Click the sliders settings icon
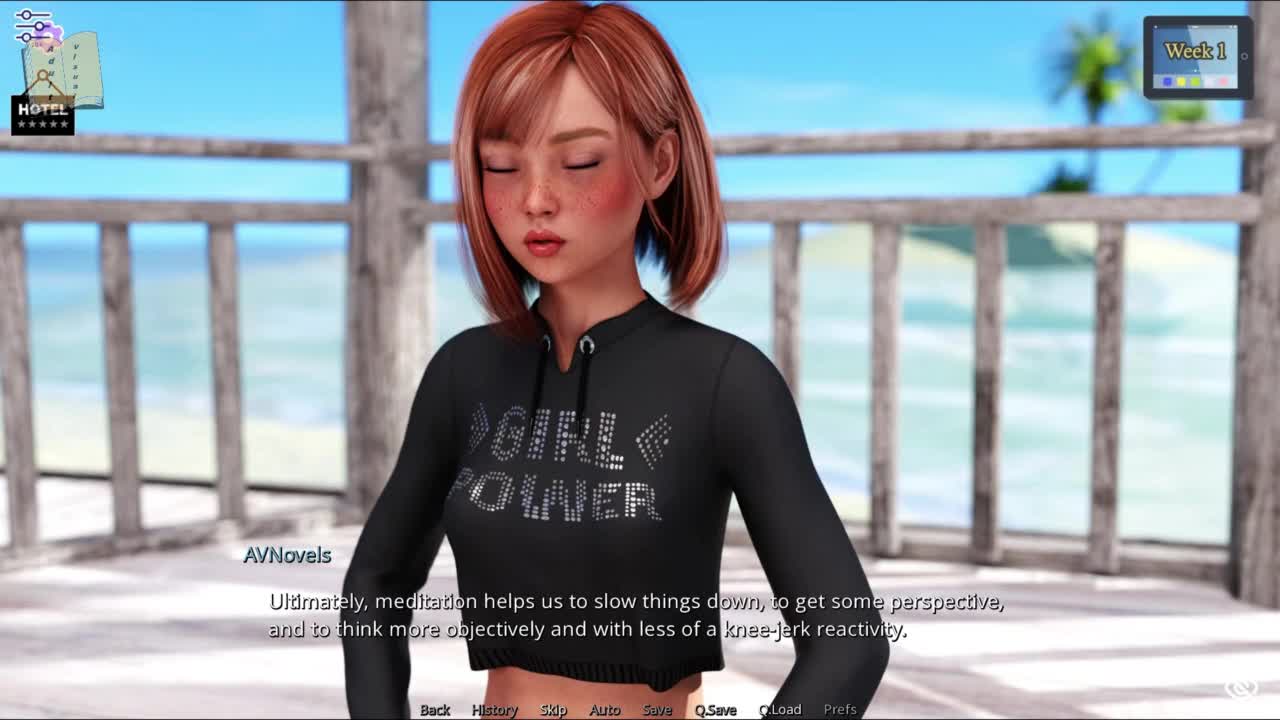The height and width of the screenshot is (720, 1280). (32, 26)
